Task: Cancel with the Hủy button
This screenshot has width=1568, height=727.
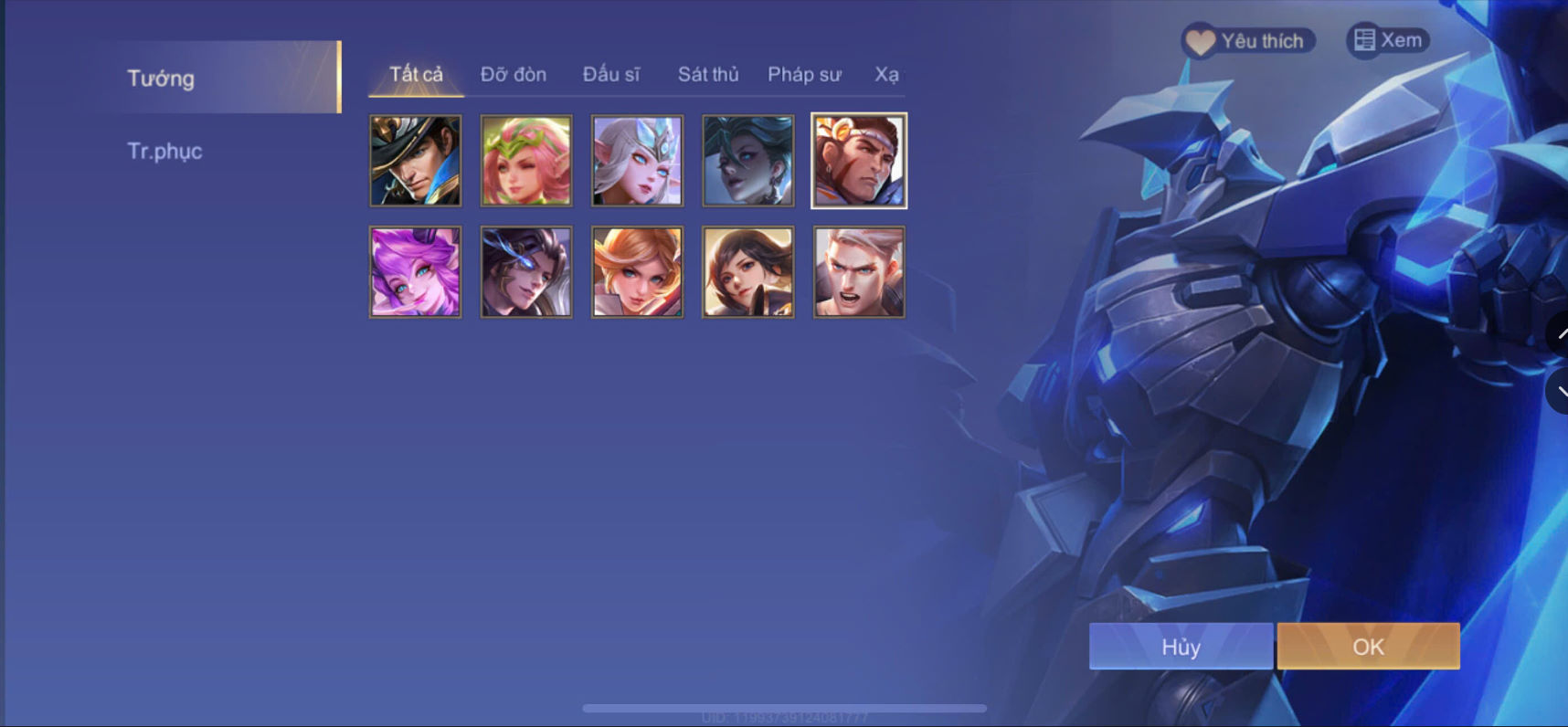Action: [1180, 647]
